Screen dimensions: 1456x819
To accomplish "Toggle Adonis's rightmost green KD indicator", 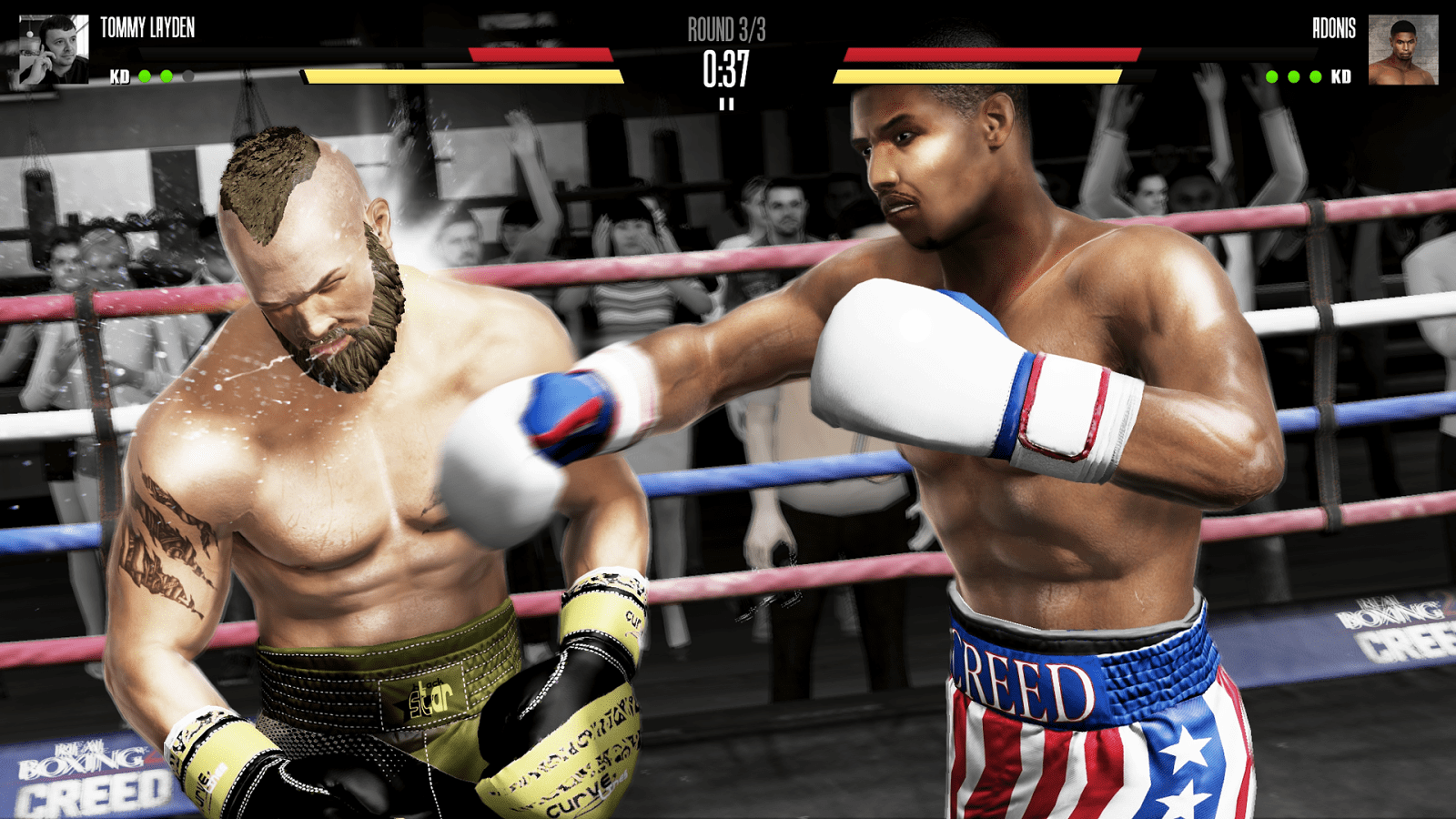I will (1314, 76).
